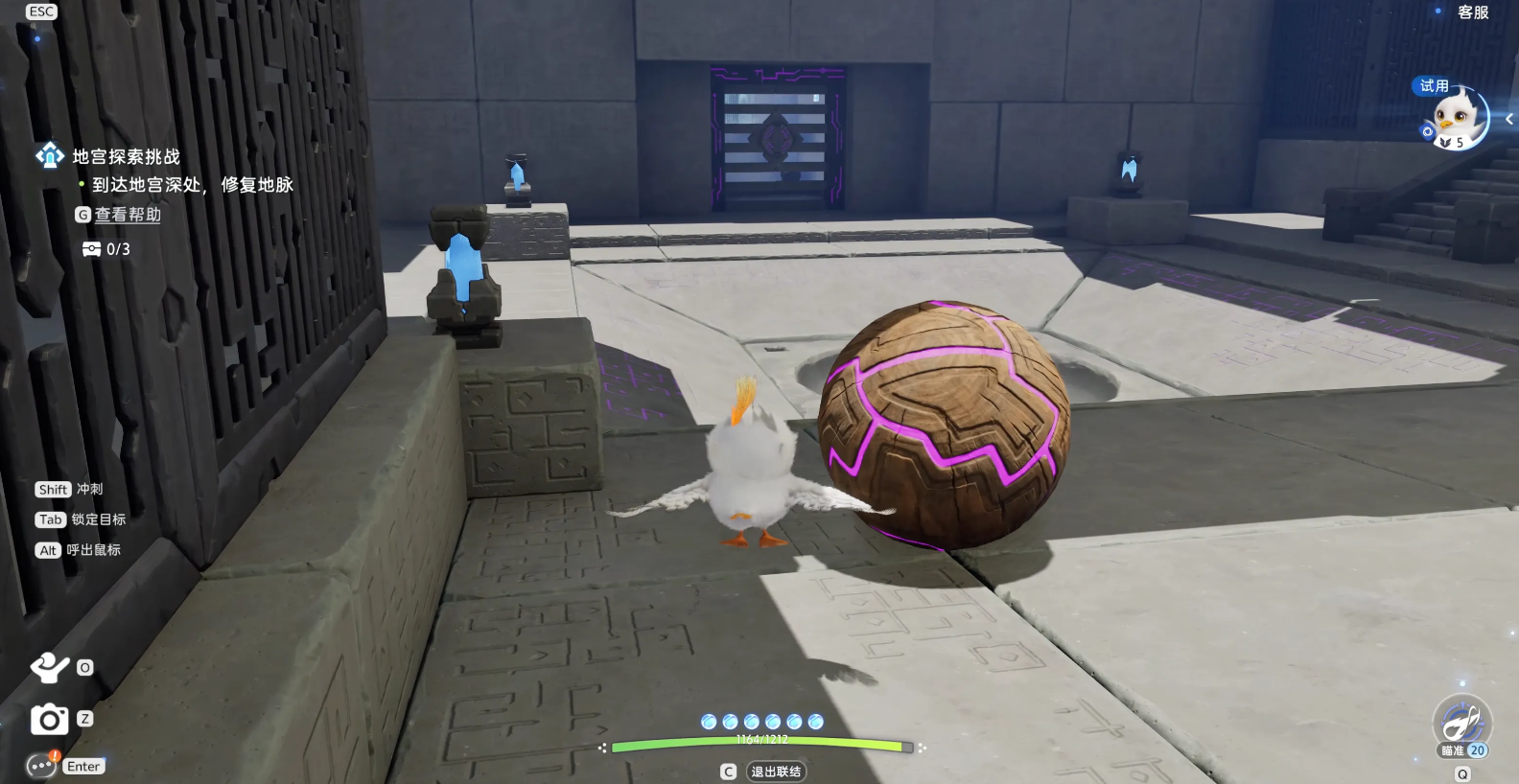1519x784 pixels.
Task: Open the camera photo mode
Action: [49, 719]
